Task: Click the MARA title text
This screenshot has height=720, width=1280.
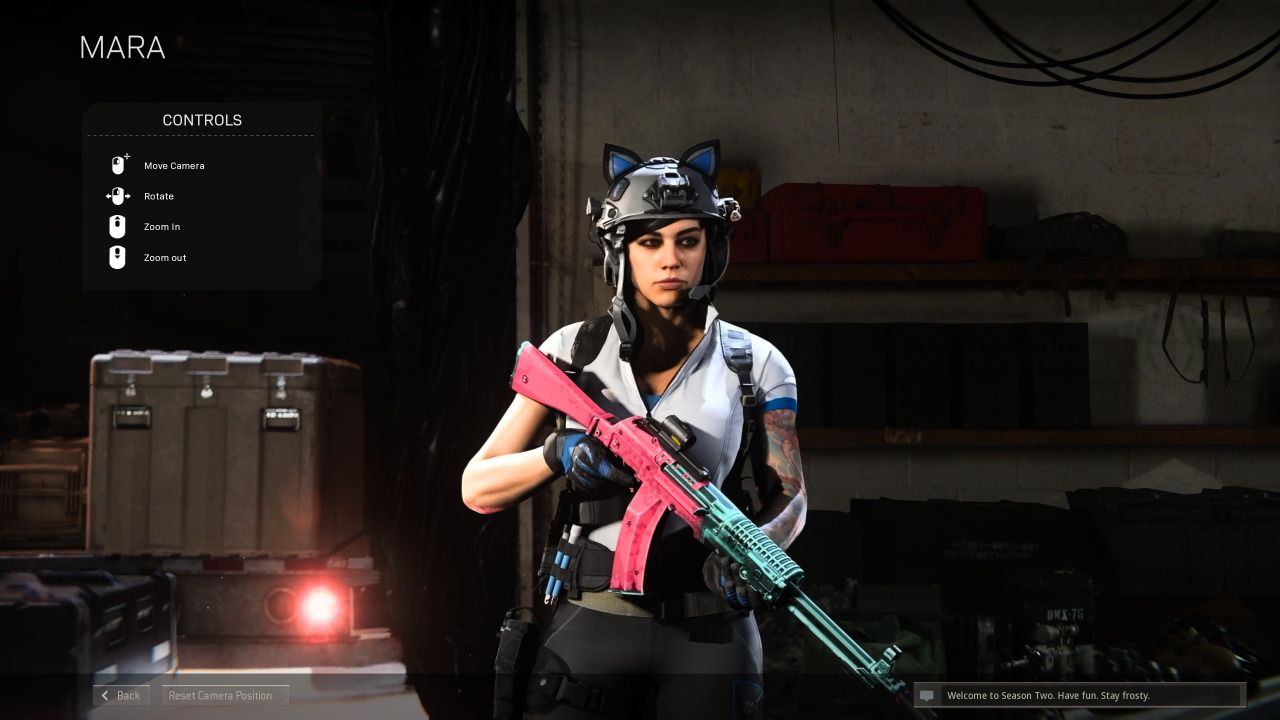Action: click(122, 47)
